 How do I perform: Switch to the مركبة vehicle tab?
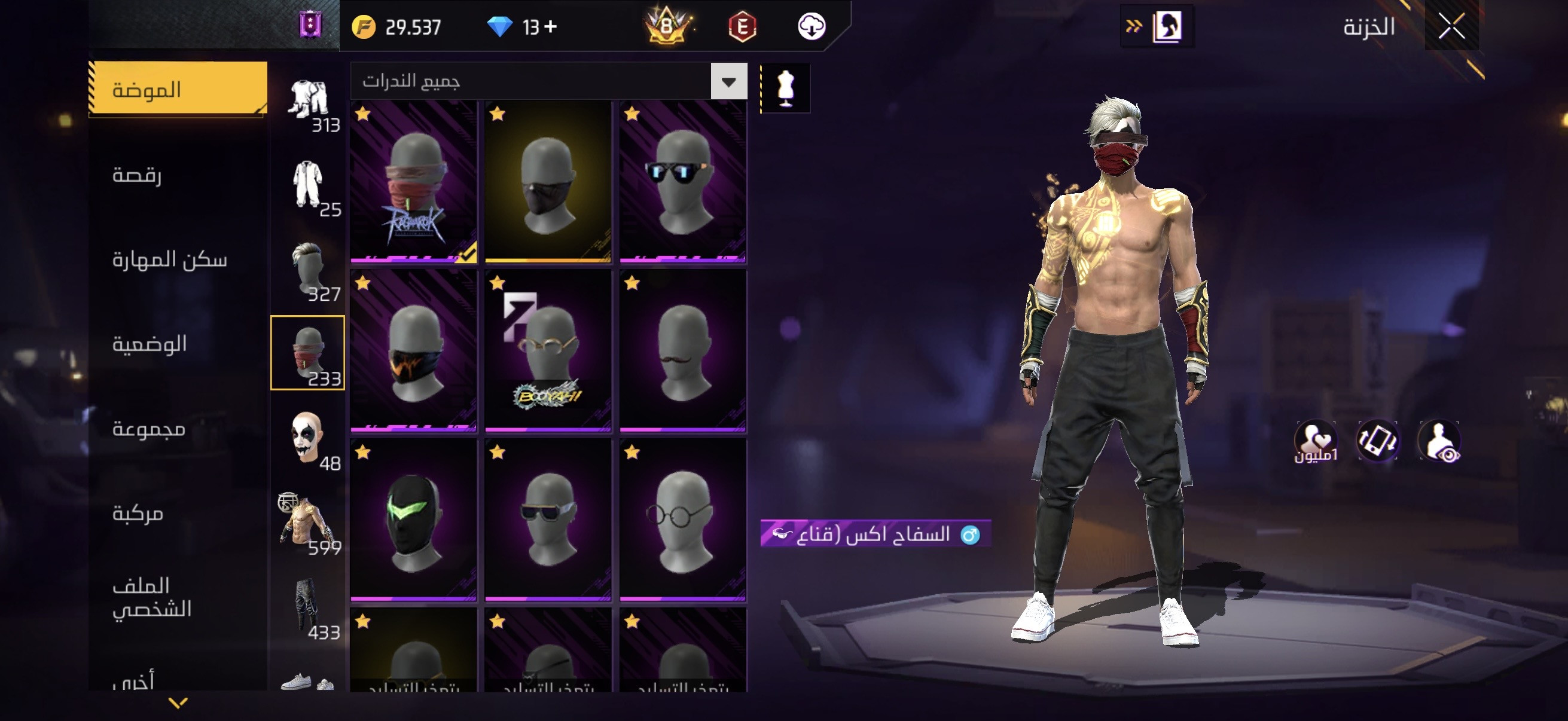pyautogui.click(x=138, y=513)
